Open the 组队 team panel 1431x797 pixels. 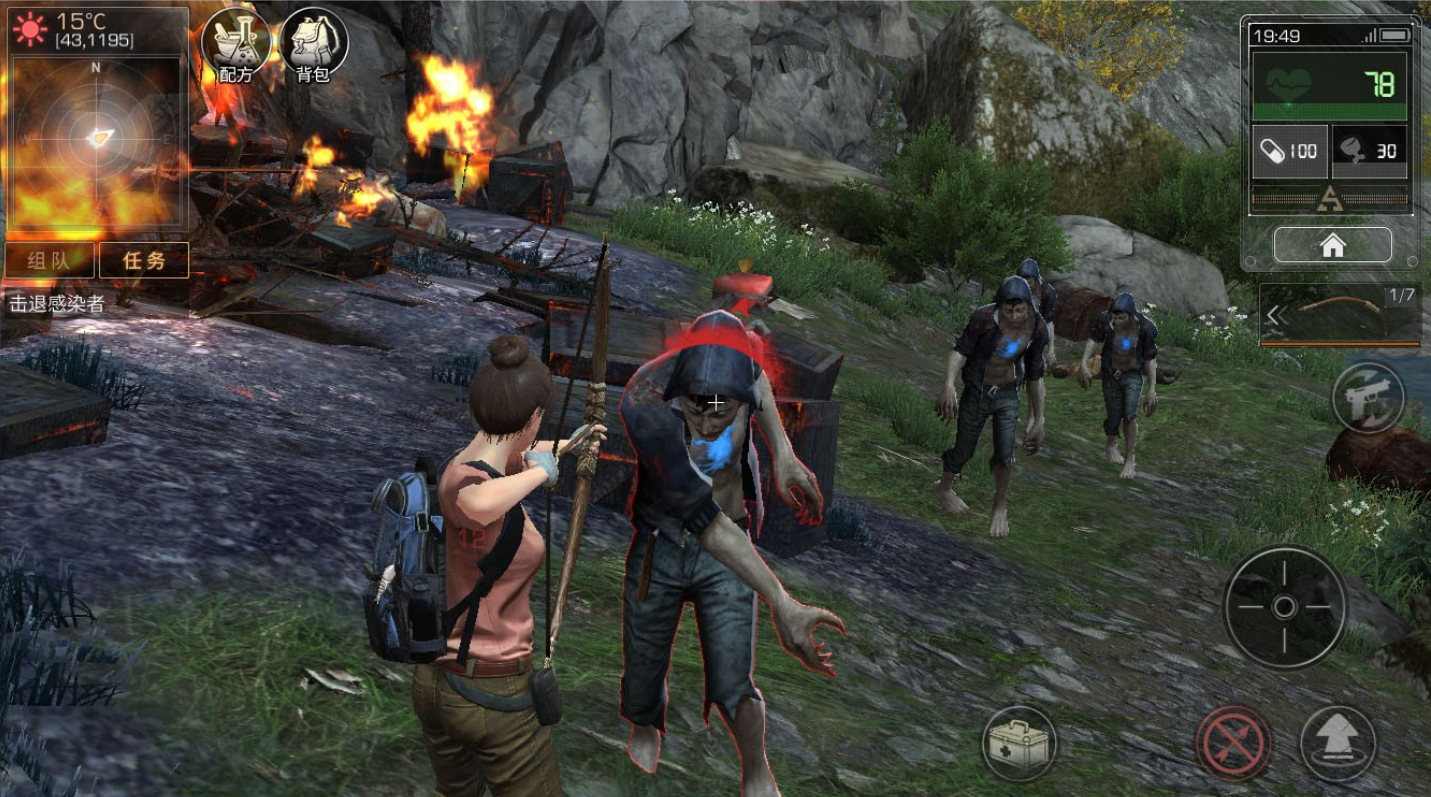click(x=50, y=261)
